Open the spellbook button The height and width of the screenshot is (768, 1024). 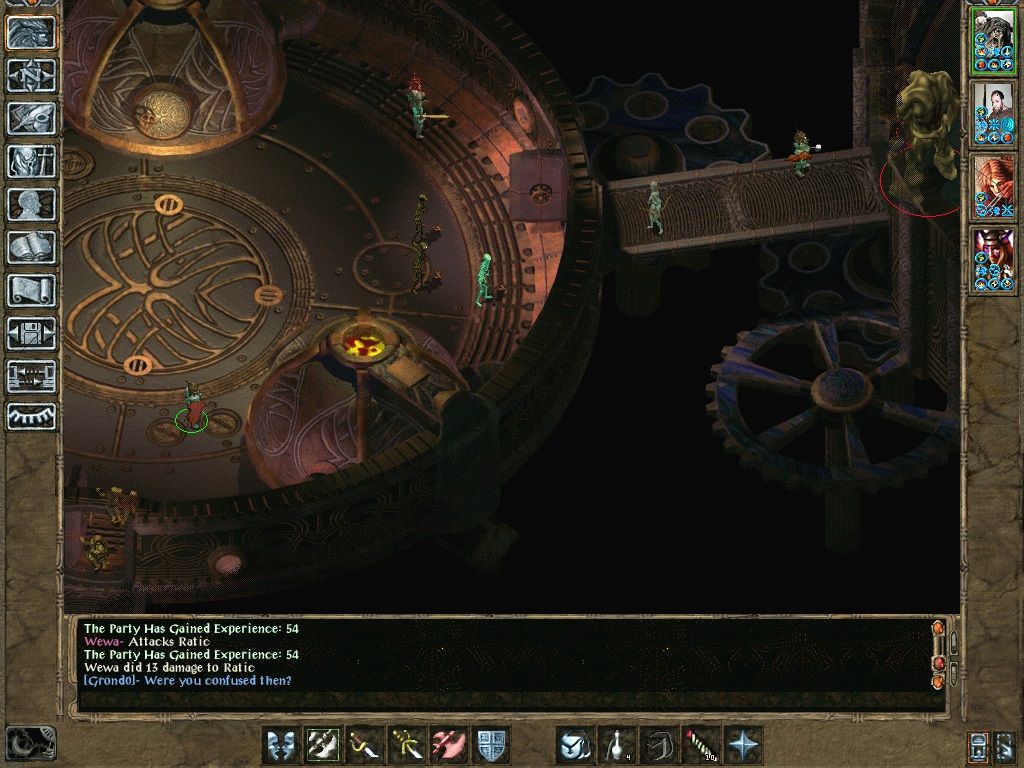31,247
